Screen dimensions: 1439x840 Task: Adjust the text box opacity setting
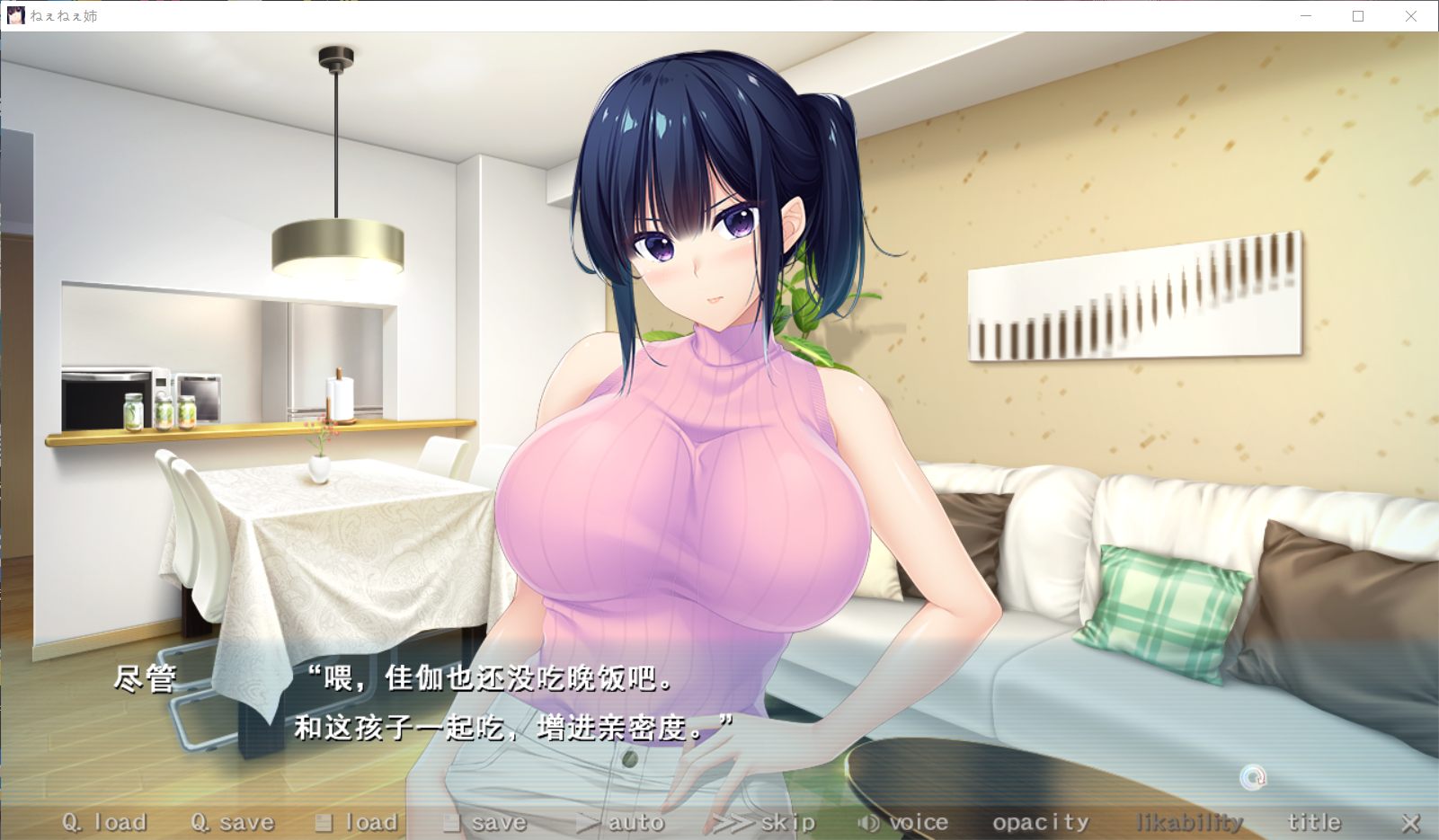pyautogui.click(x=1040, y=822)
